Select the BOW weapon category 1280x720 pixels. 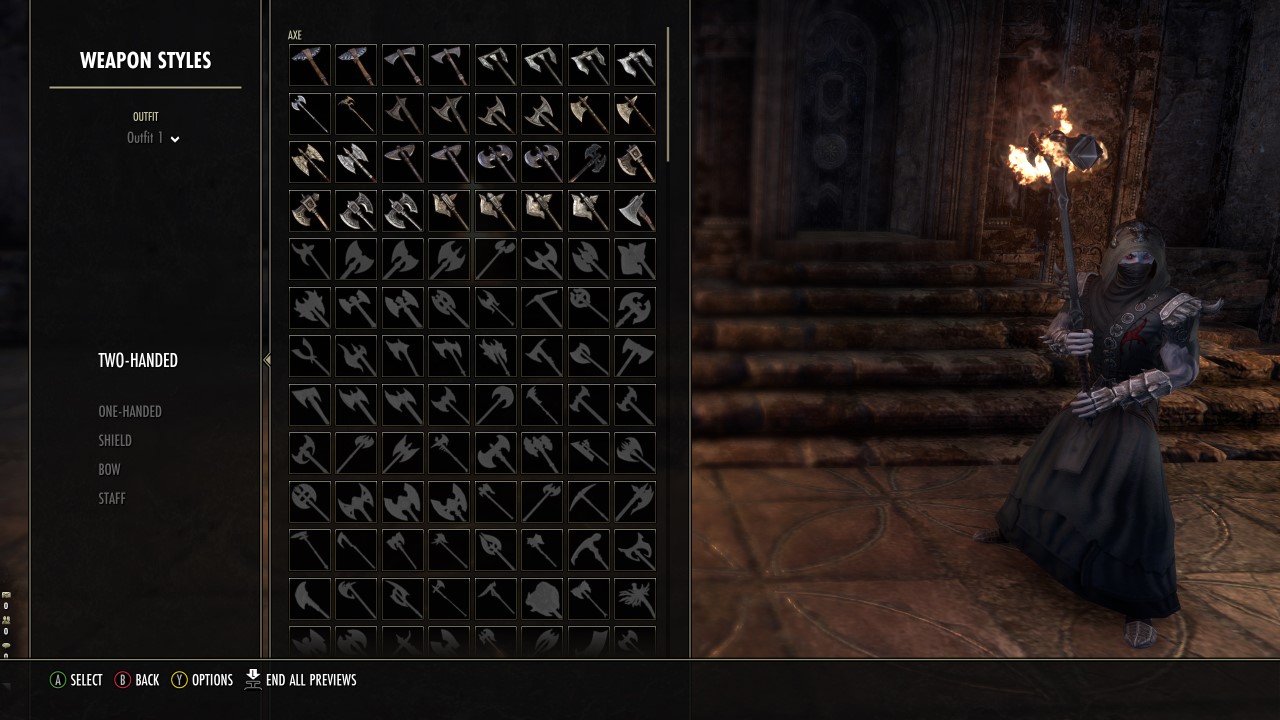(109, 469)
